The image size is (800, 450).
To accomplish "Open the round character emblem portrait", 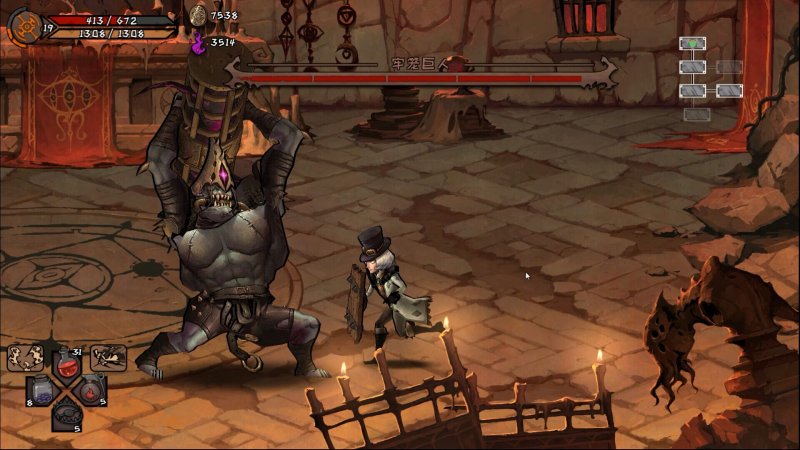I will (25, 27).
